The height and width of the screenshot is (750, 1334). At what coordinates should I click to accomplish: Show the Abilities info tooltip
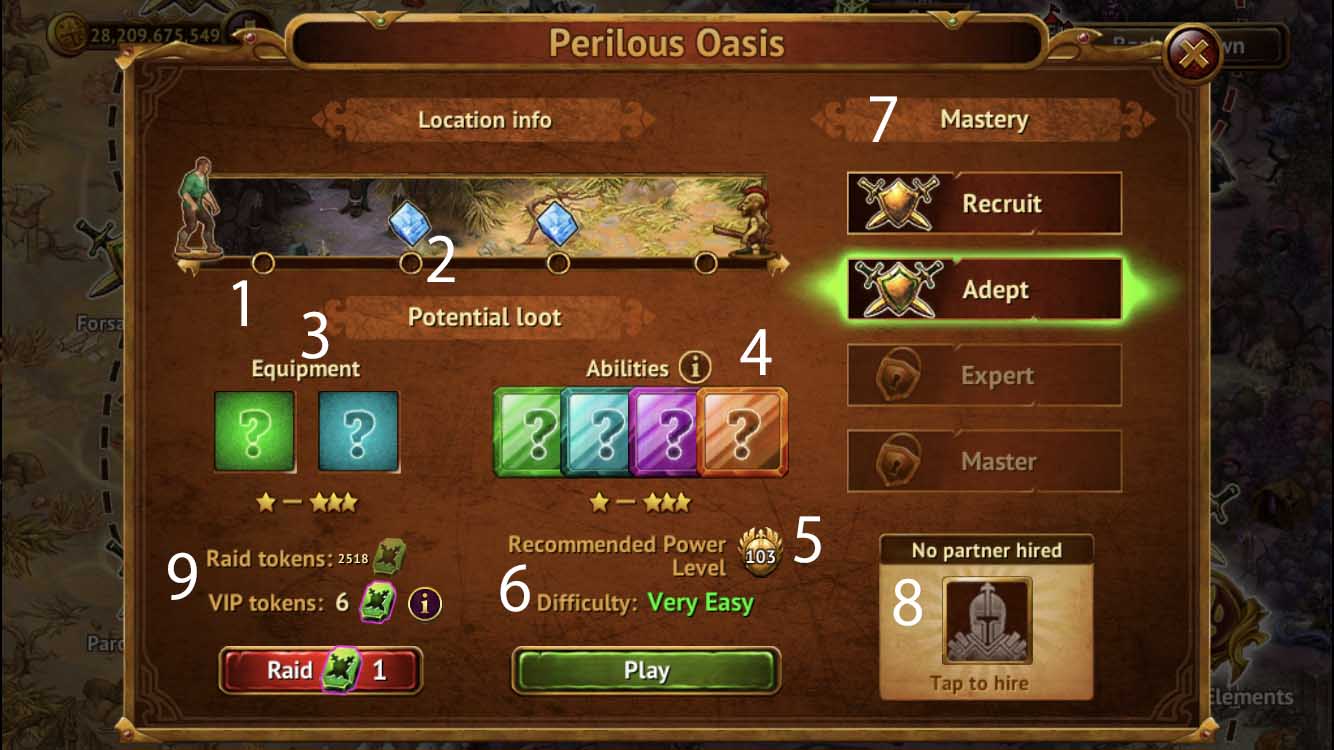pyautogui.click(x=694, y=367)
